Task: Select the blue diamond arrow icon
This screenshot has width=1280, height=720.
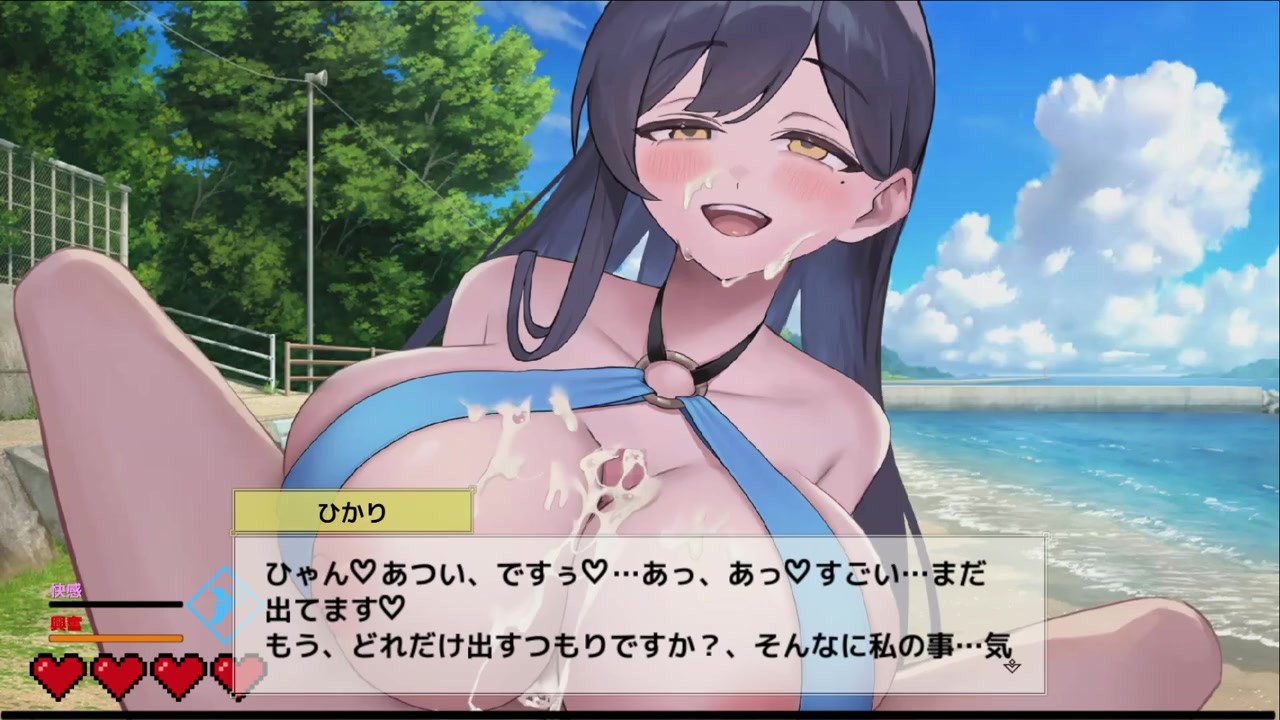Action: pyautogui.click(x=224, y=604)
